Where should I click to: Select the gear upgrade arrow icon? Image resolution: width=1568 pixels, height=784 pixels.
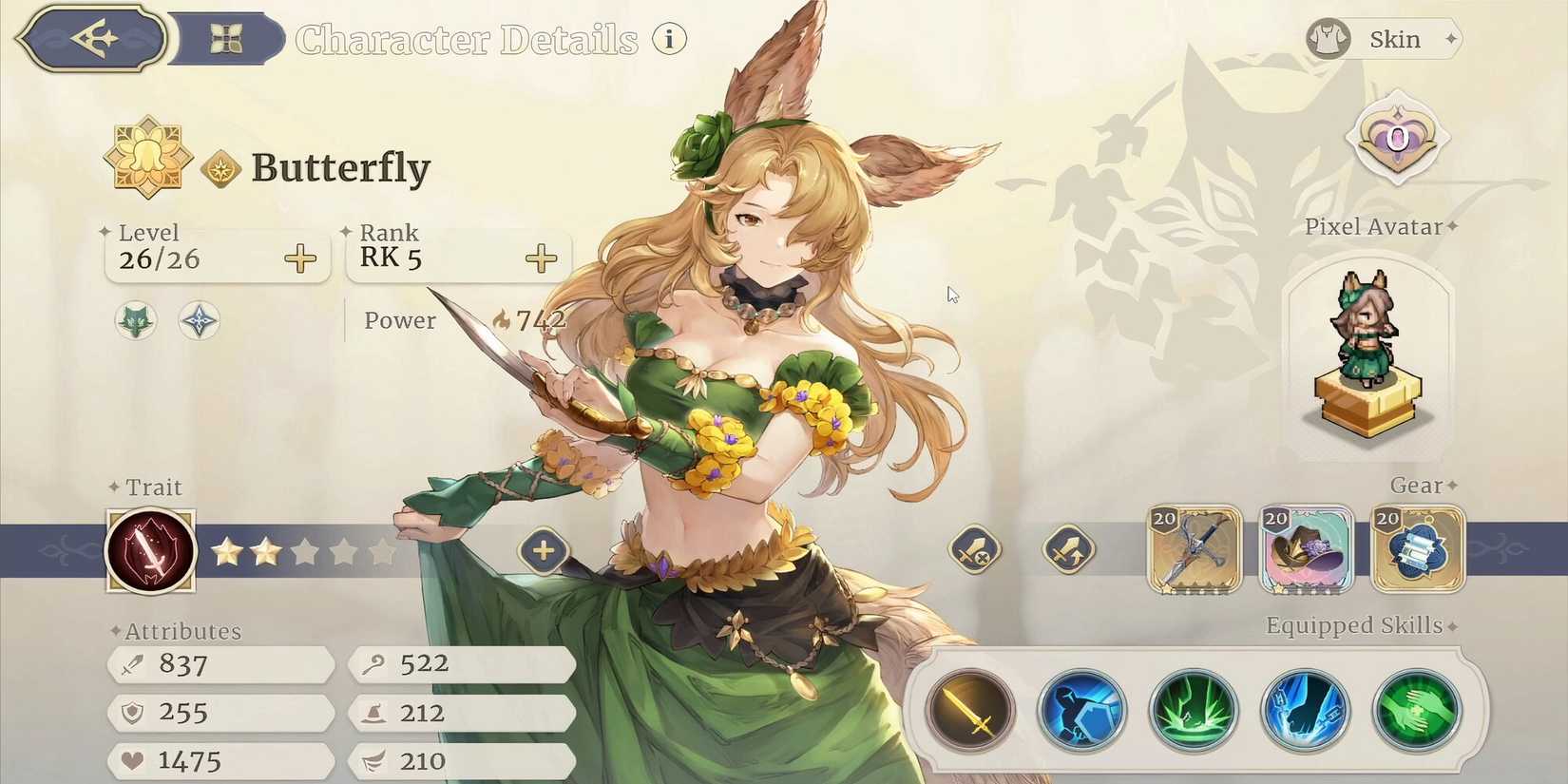(1068, 551)
